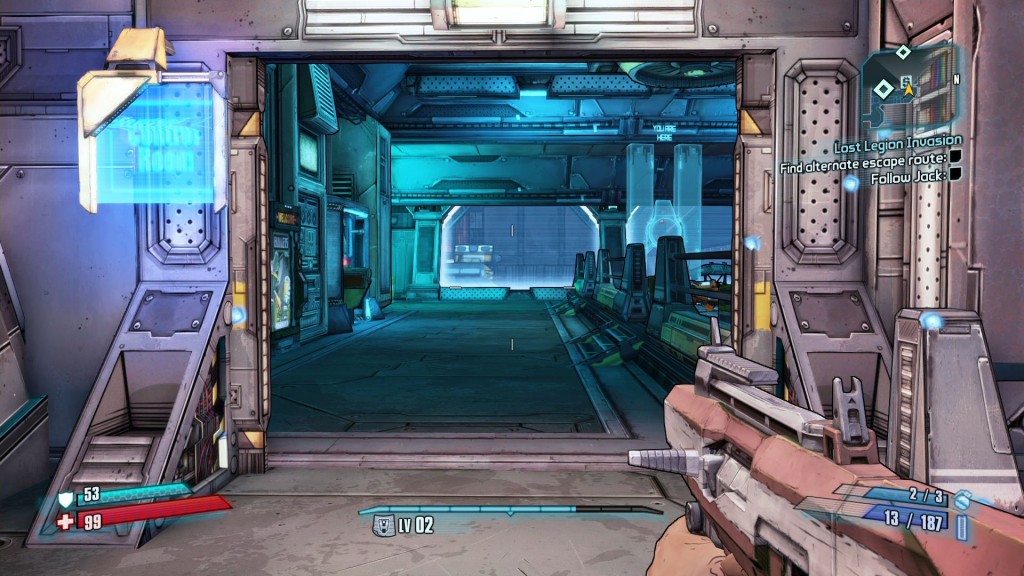Click the grenade icon by the ammo counter
Viewport: 1024px width, 576px height.
pyautogui.click(x=962, y=499)
